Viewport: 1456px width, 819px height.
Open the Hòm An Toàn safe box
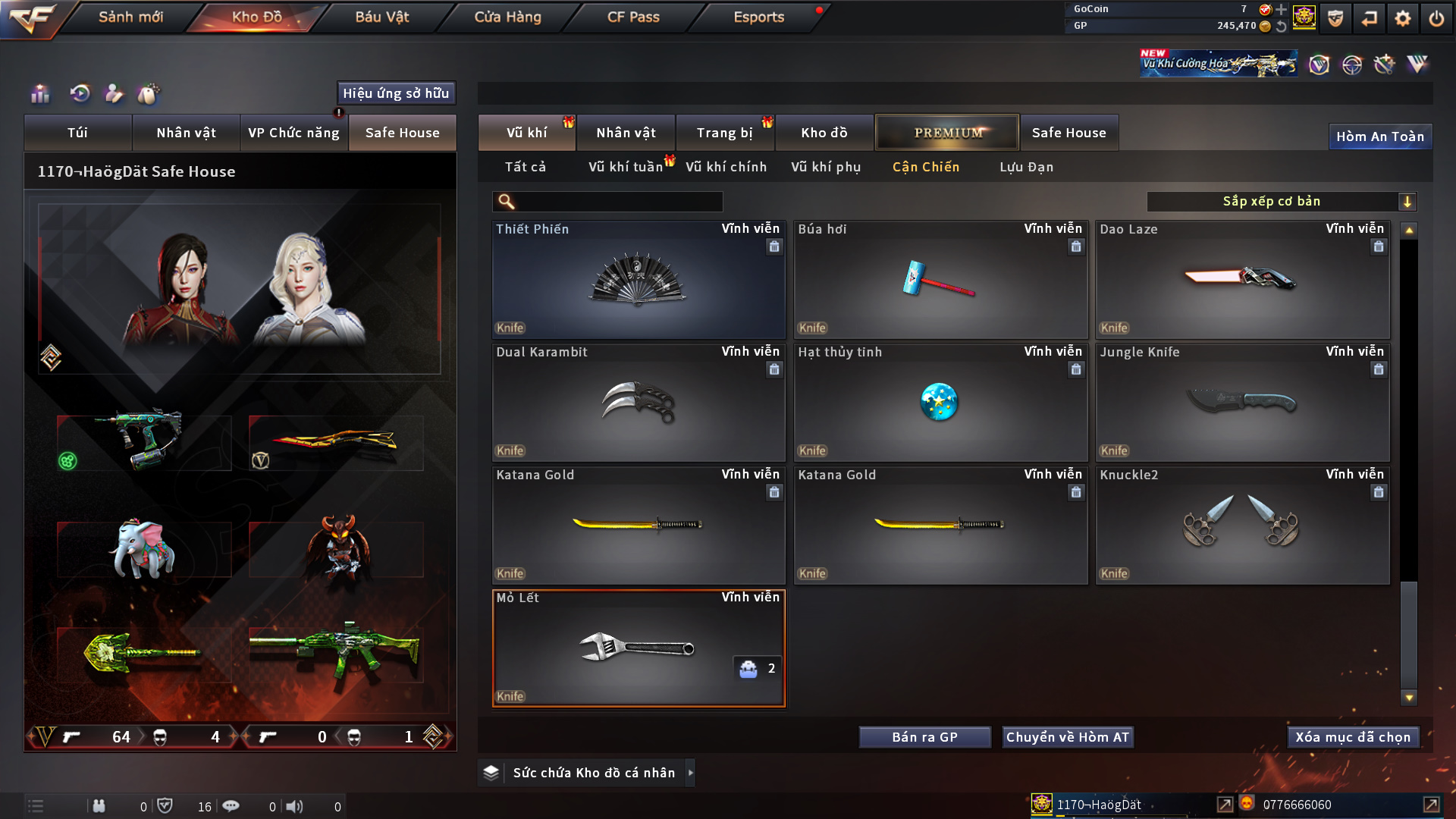pos(1379,136)
